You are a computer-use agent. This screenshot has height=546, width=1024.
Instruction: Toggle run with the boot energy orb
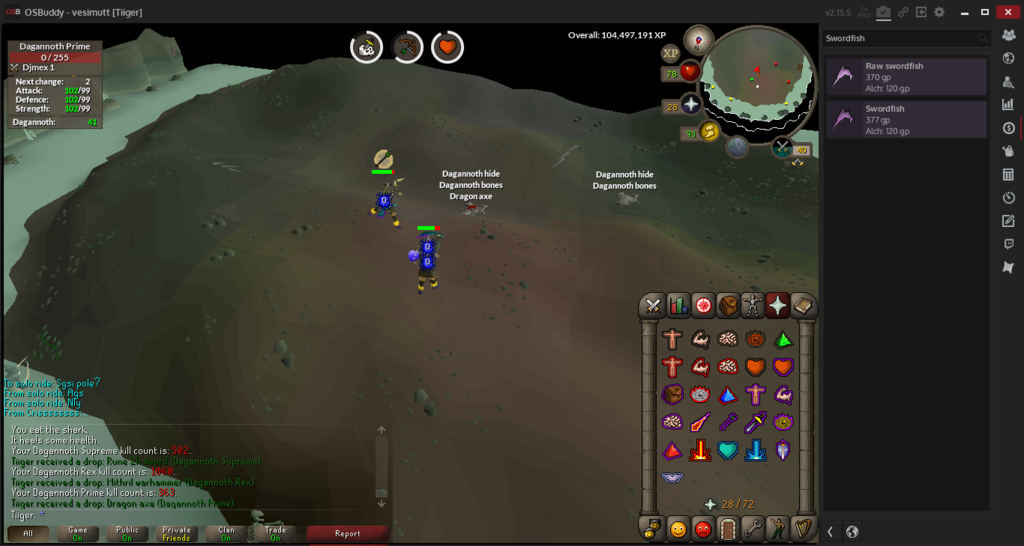point(711,131)
